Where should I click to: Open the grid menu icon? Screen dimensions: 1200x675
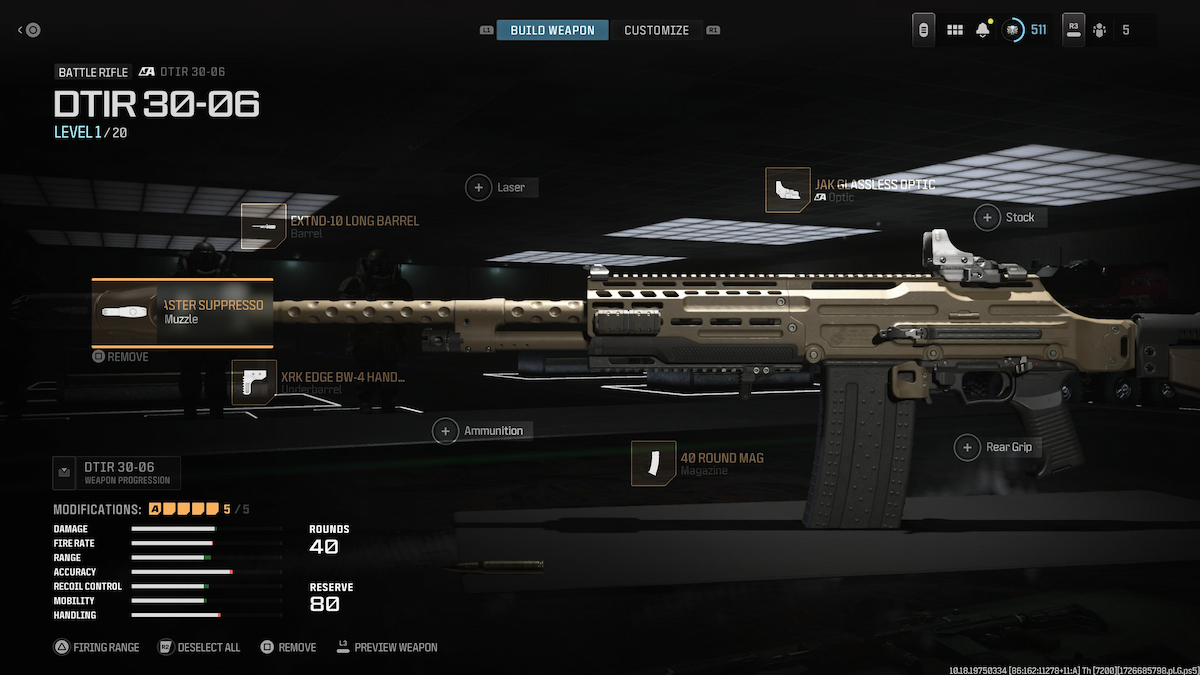click(955, 30)
